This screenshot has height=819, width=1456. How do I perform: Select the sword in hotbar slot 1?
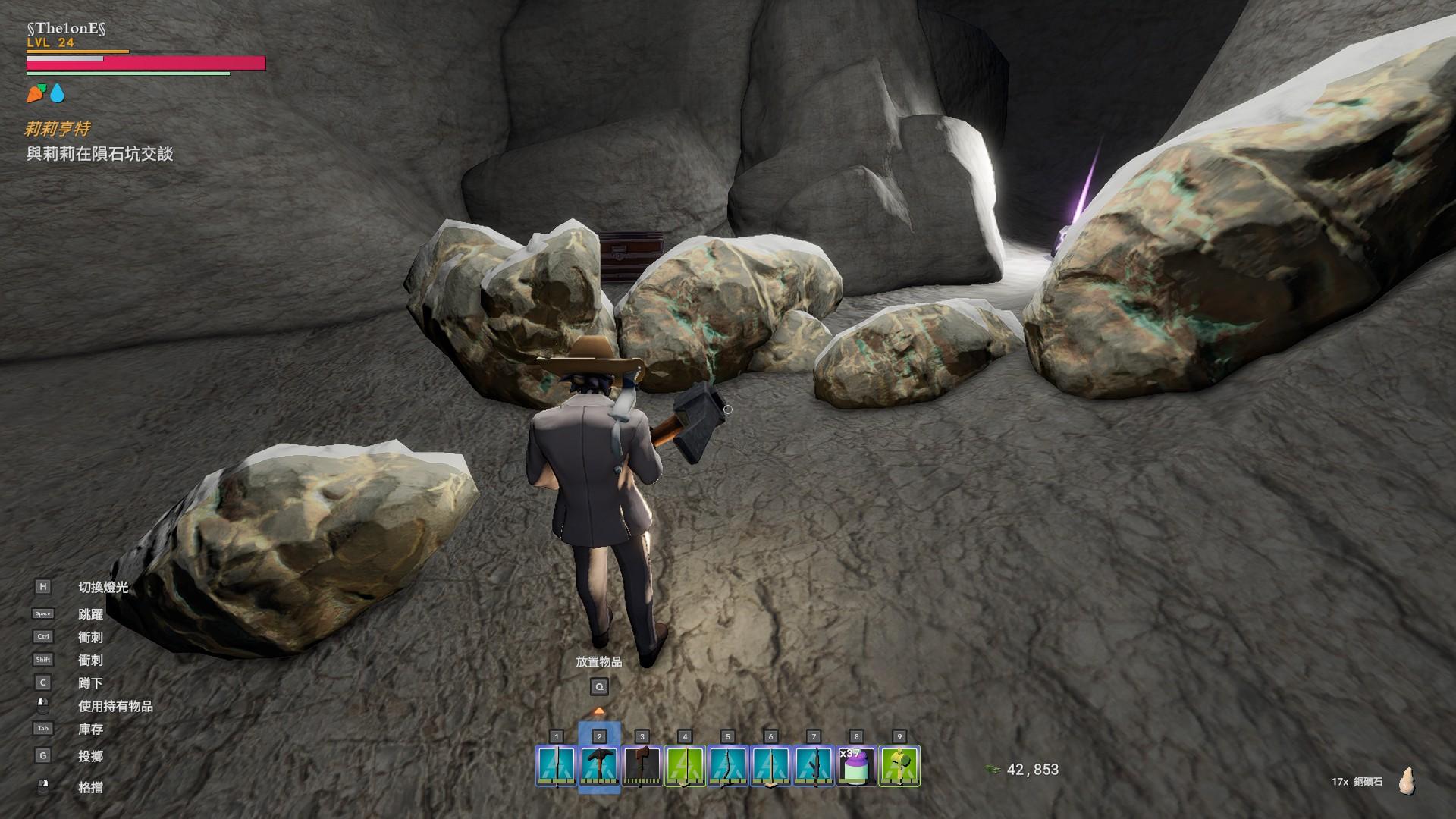pos(557,765)
